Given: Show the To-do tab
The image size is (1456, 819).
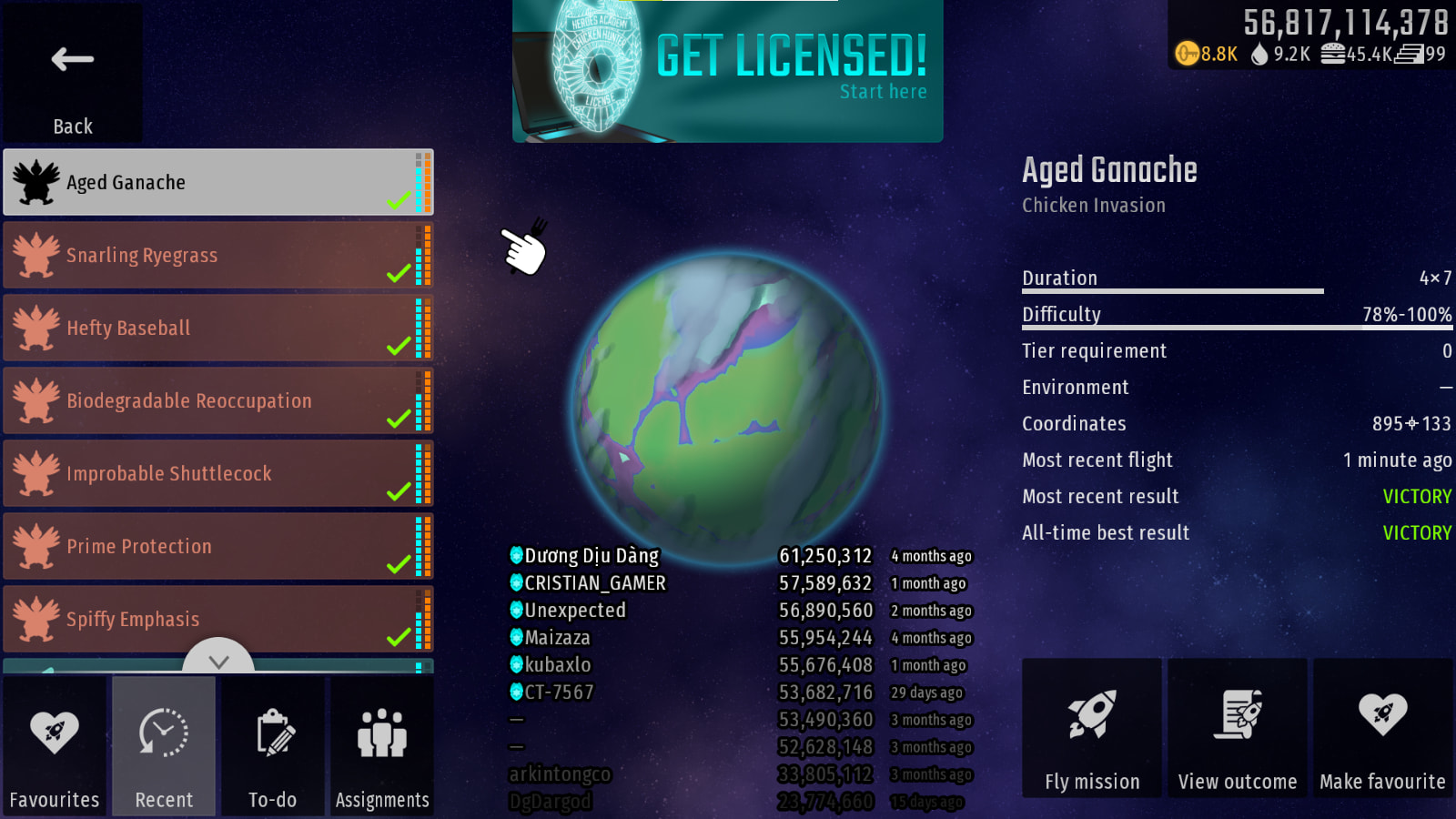Looking at the screenshot, I should 273,746.
